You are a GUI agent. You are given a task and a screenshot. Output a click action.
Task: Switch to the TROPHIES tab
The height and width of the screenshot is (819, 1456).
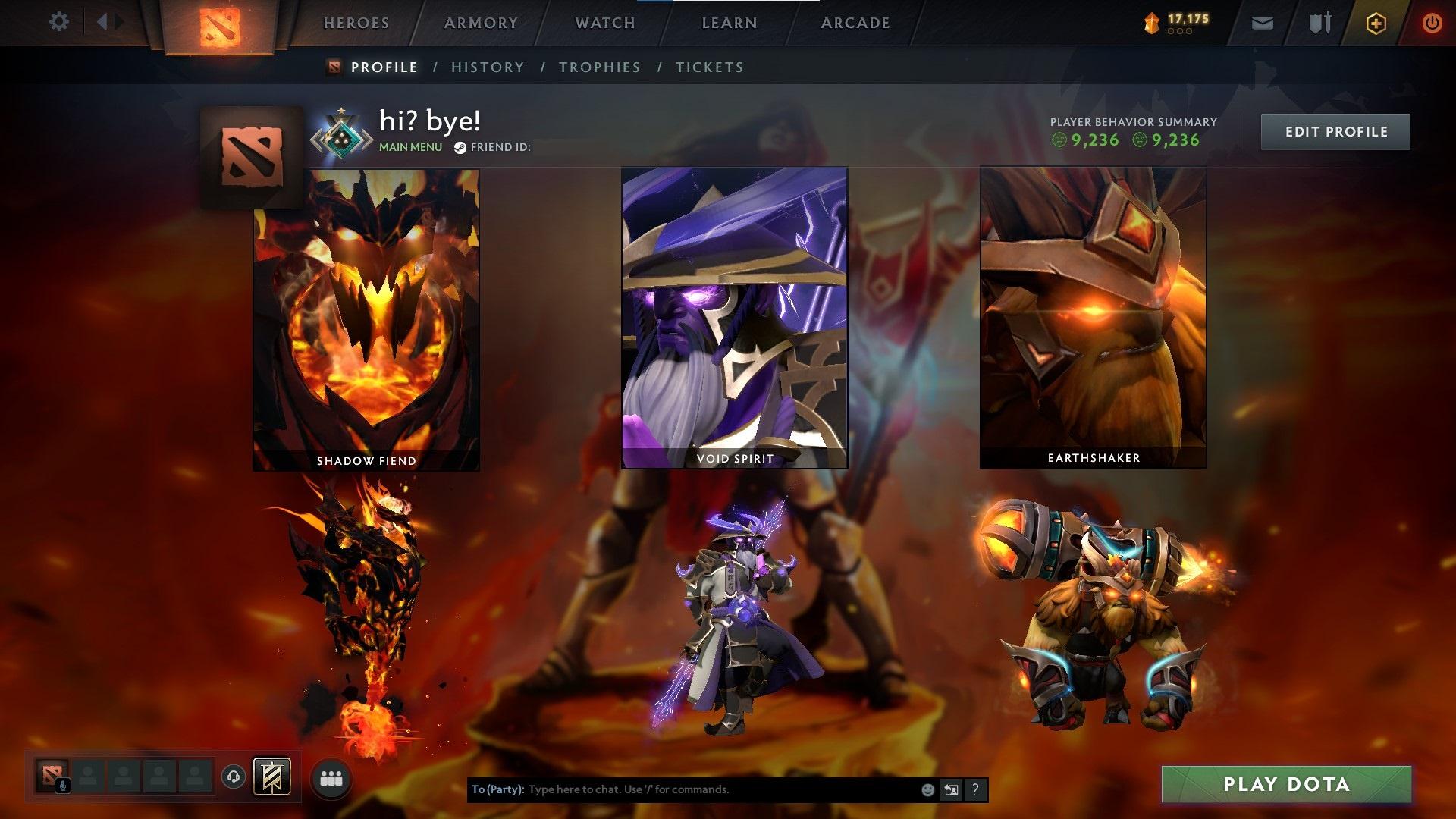(x=600, y=67)
